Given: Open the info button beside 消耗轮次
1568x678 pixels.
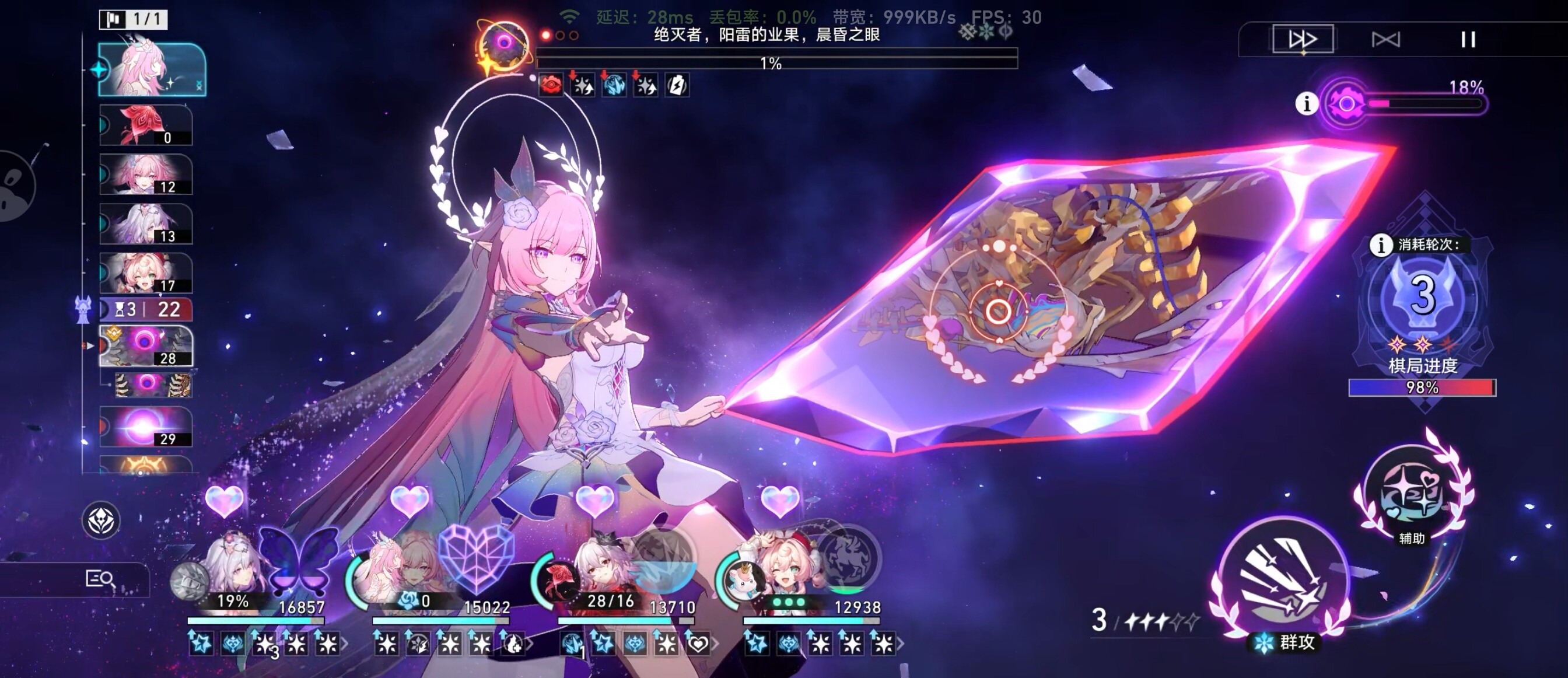Looking at the screenshot, I should coord(1381,244).
